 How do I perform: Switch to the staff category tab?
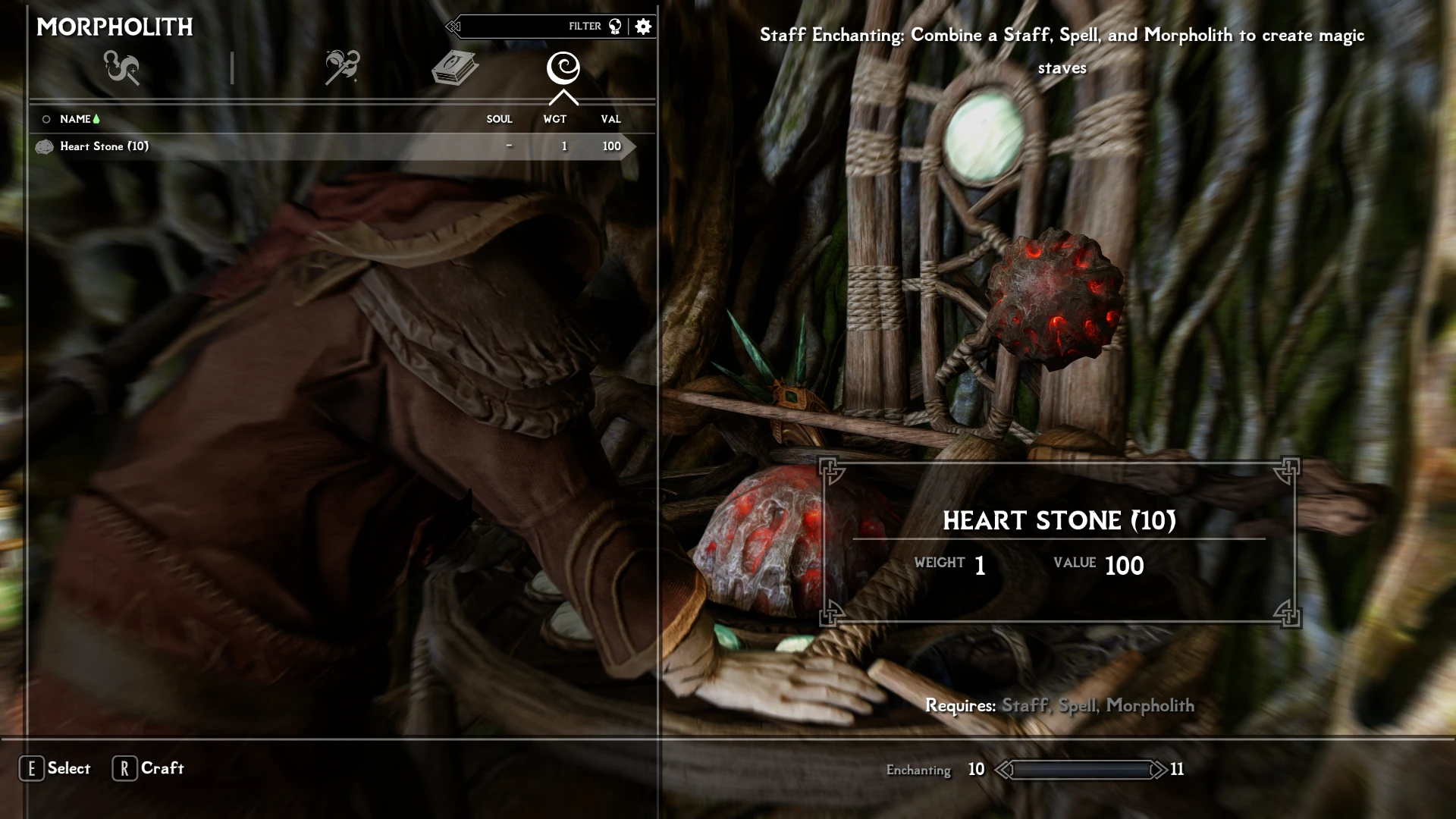pyautogui.click(x=342, y=68)
